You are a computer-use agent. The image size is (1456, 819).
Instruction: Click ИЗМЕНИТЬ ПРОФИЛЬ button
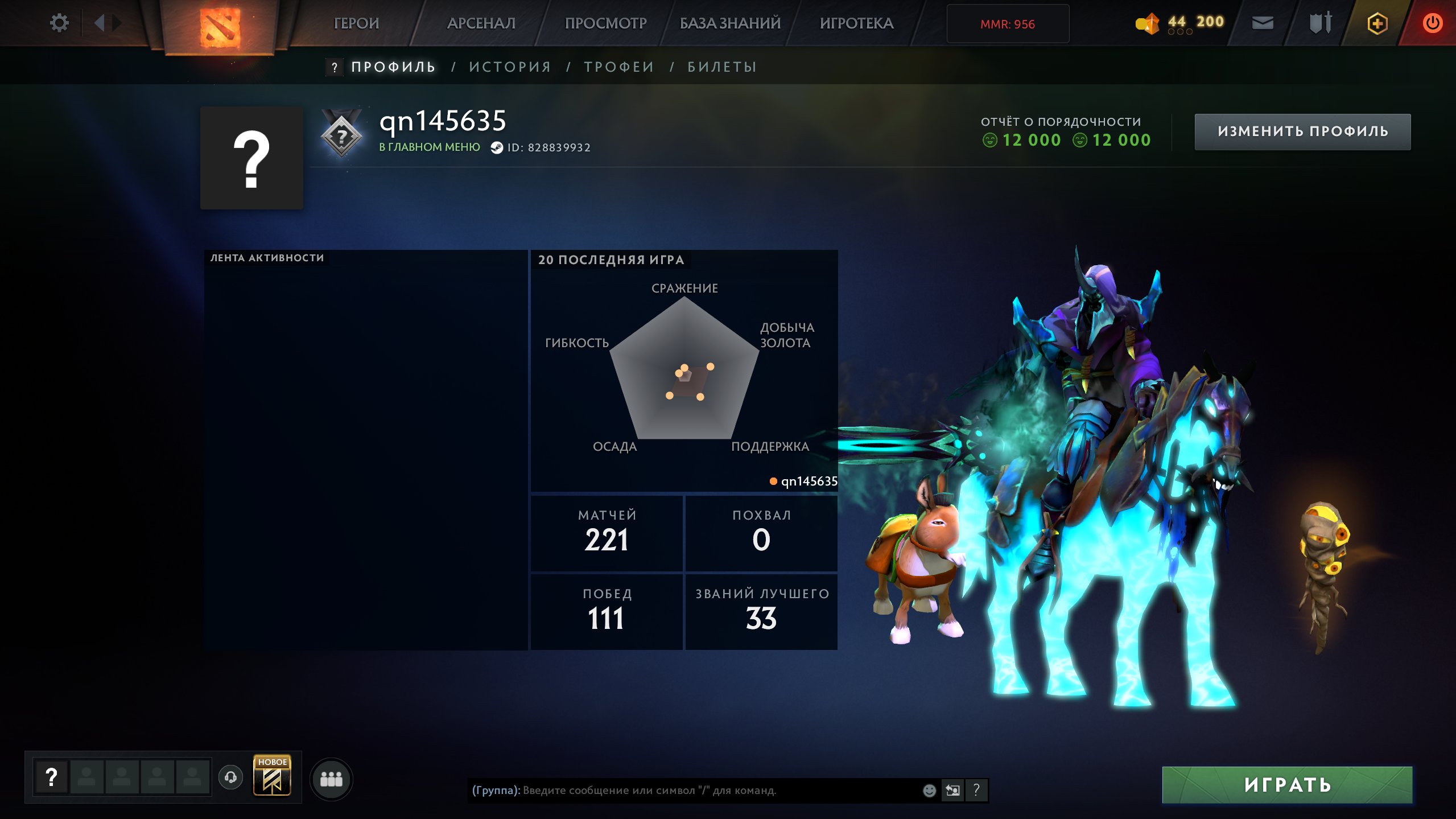click(x=1302, y=131)
